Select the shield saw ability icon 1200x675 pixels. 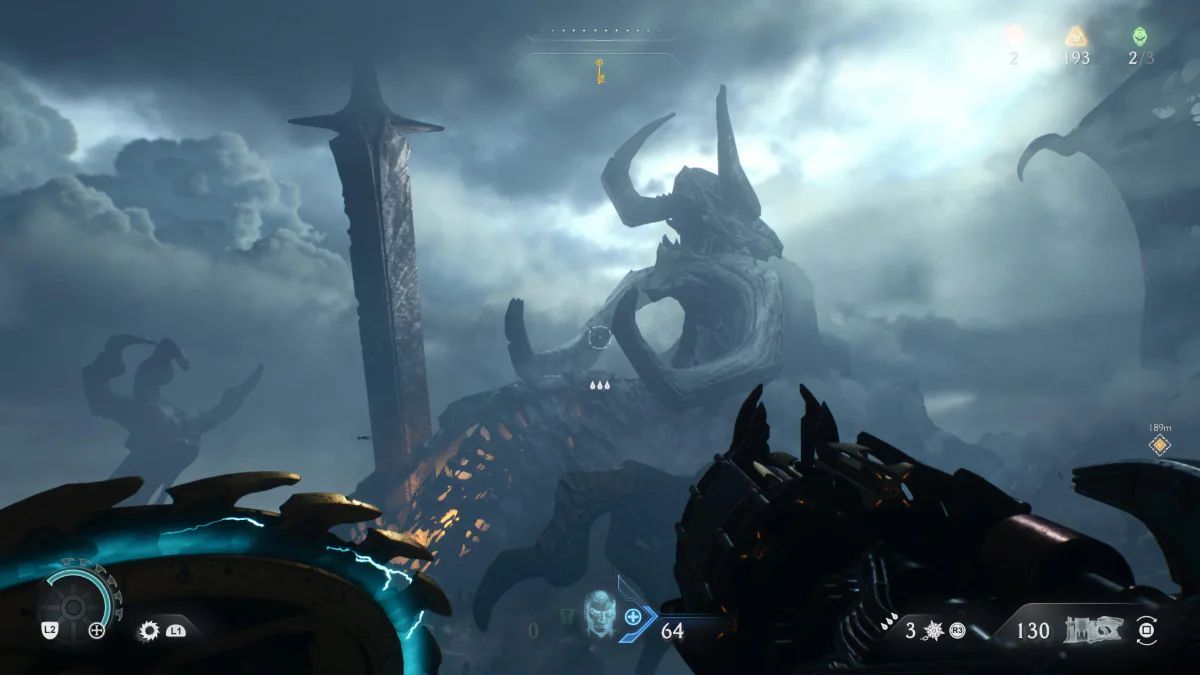coord(150,630)
